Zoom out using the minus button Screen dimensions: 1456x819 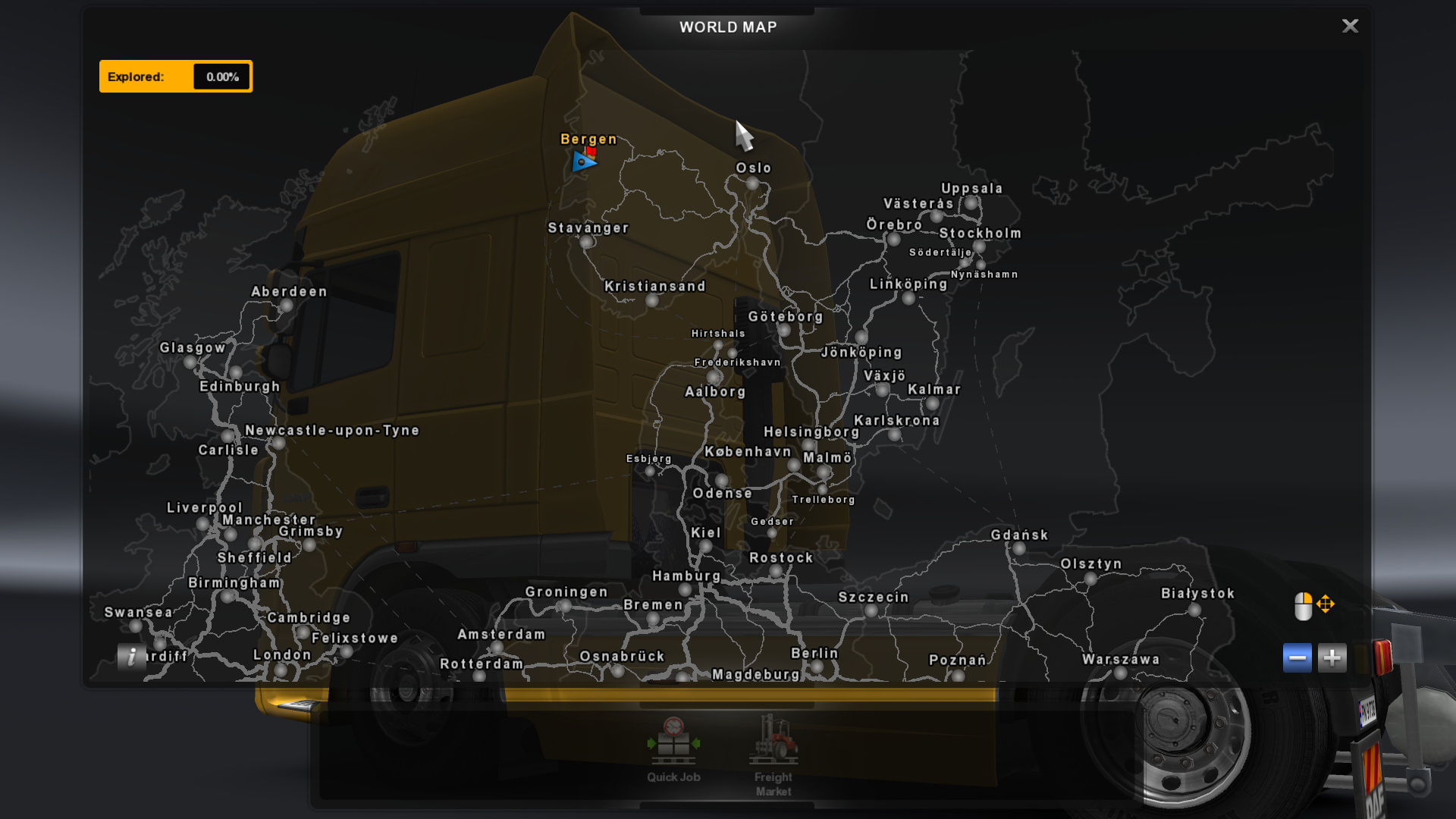click(1298, 657)
